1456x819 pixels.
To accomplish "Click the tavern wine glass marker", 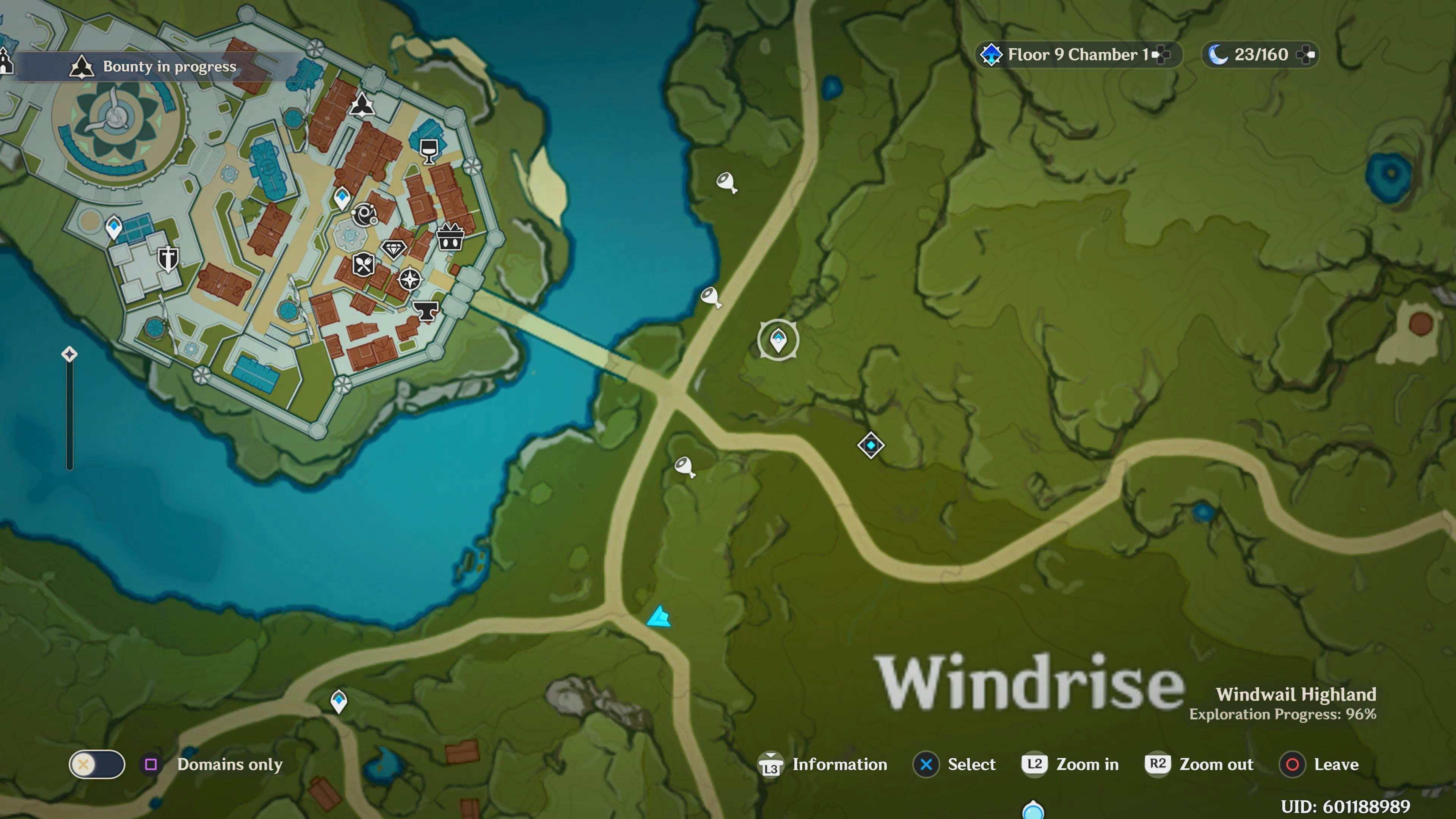I will click(428, 151).
